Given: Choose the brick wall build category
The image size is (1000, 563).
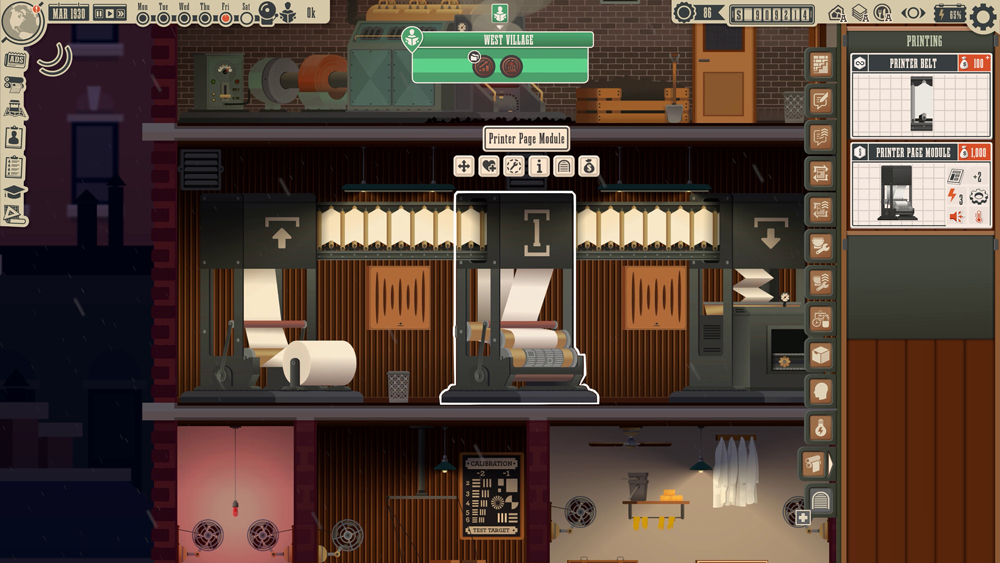Looking at the screenshot, I should click(x=821, y=65).
